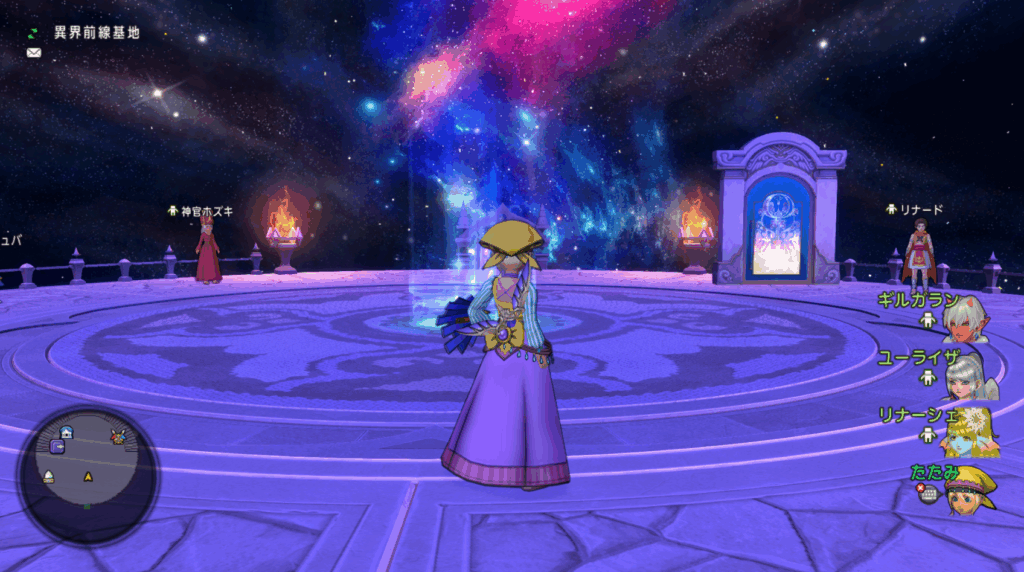Select party member ギルガラン portrait

pyautogui.click(x=968, y=317)
